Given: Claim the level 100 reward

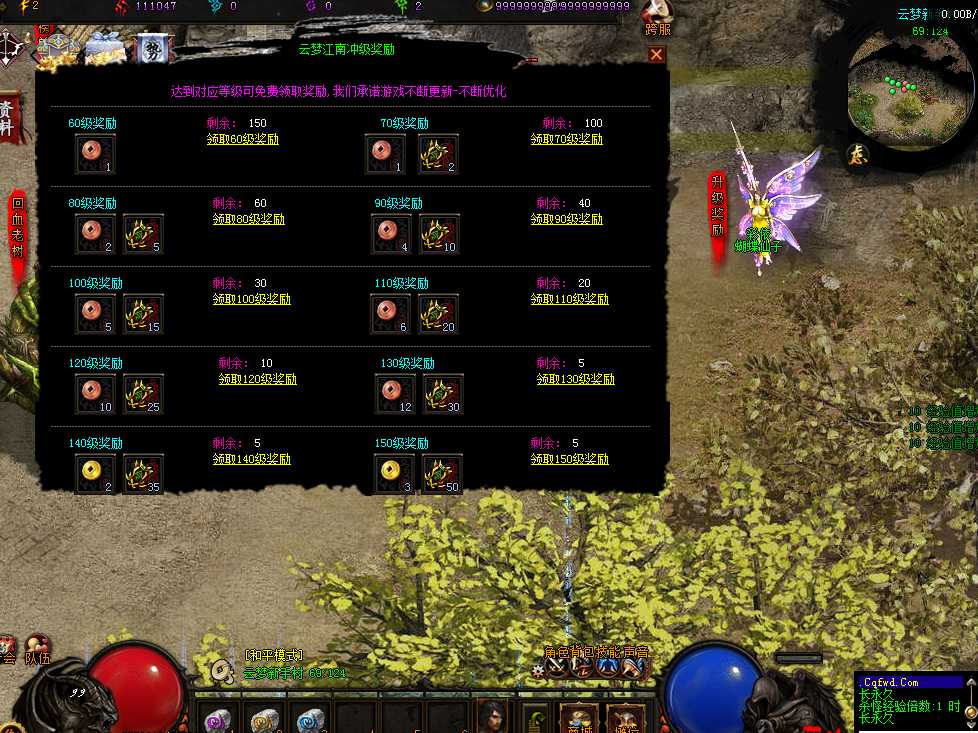Looking at the screenshot, I should (x=252, y=299).
